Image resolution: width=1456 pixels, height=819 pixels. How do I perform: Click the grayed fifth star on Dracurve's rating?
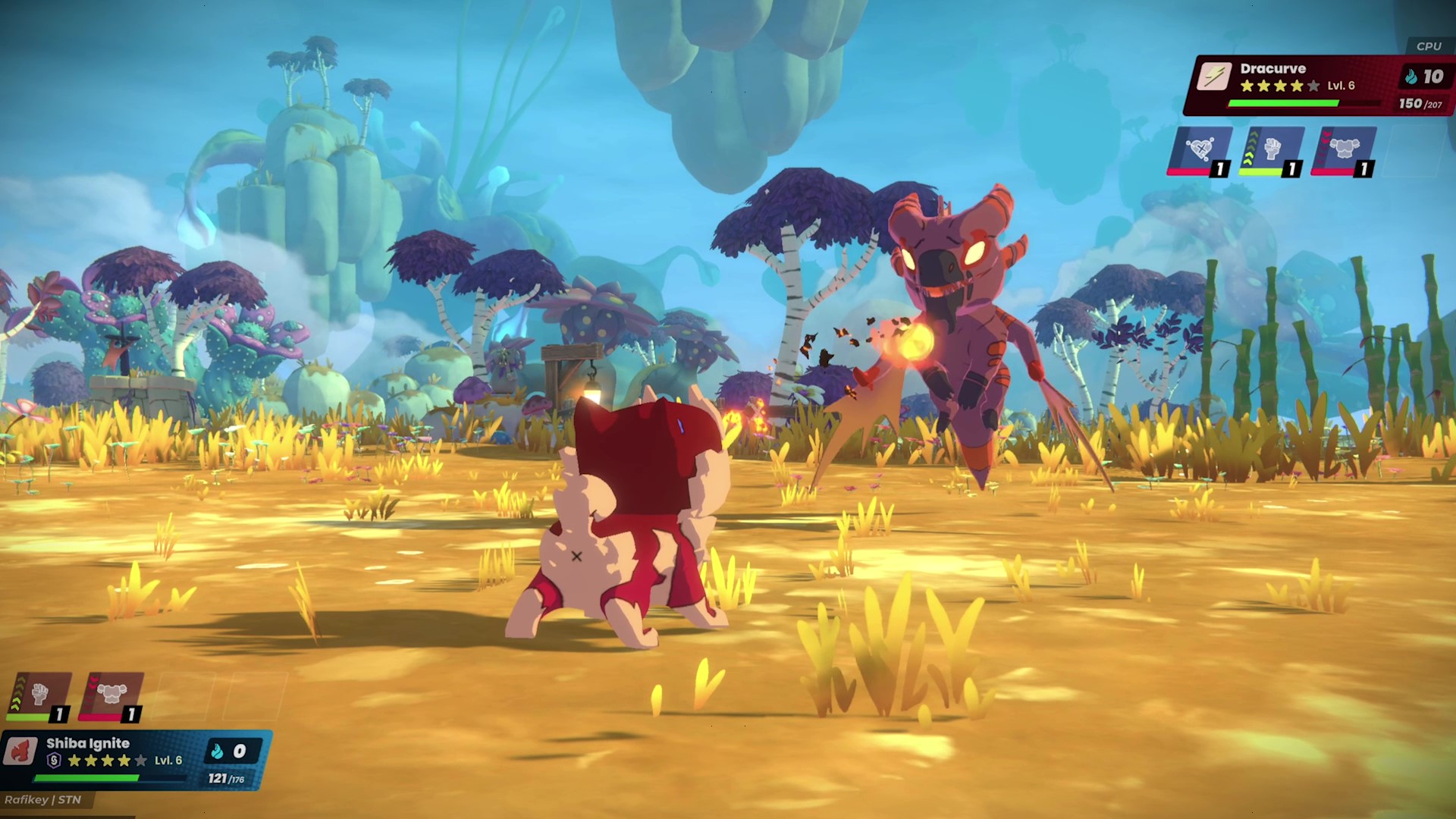coord(1313,86)
